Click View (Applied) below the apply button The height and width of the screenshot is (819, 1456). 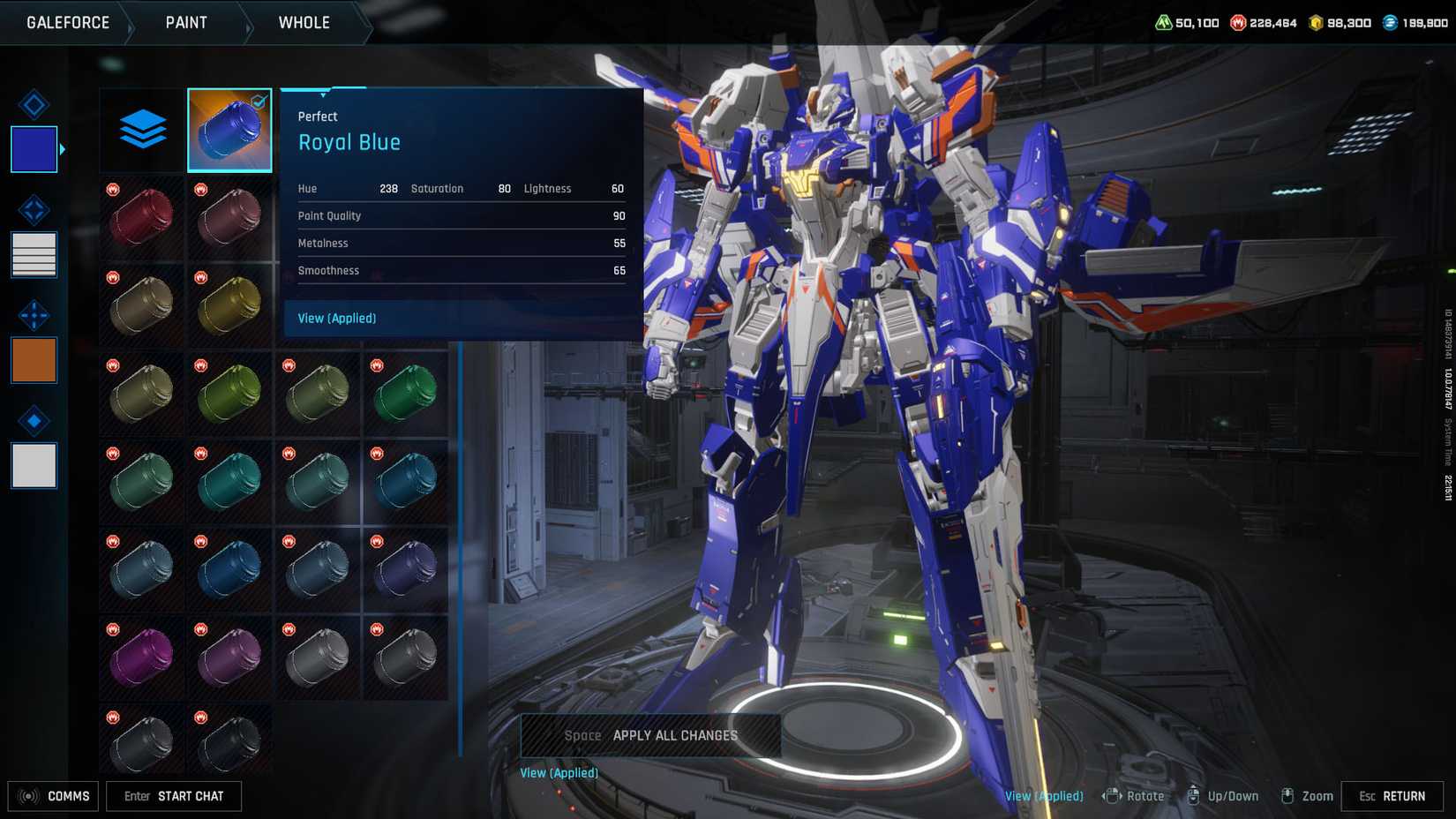559,772
